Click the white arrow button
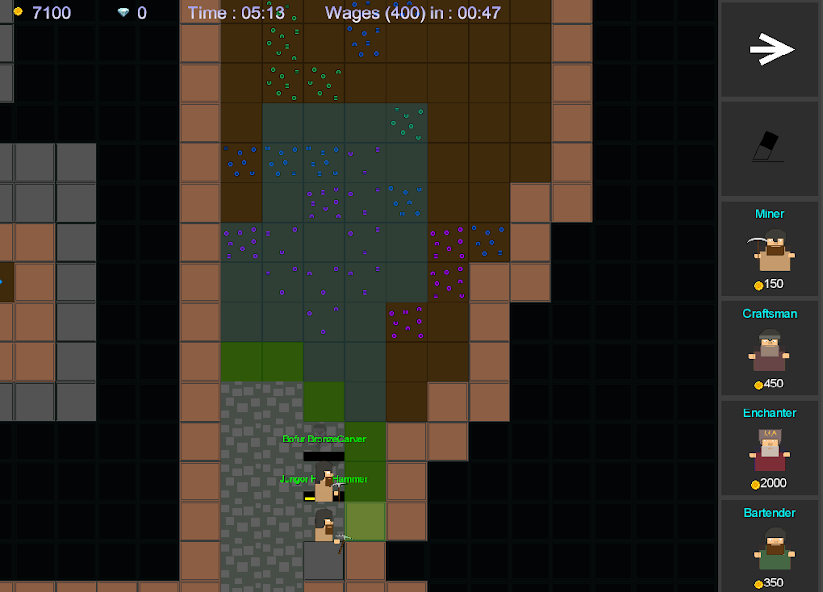This screenshot has height=592, width=823. [x=770, y=49]
